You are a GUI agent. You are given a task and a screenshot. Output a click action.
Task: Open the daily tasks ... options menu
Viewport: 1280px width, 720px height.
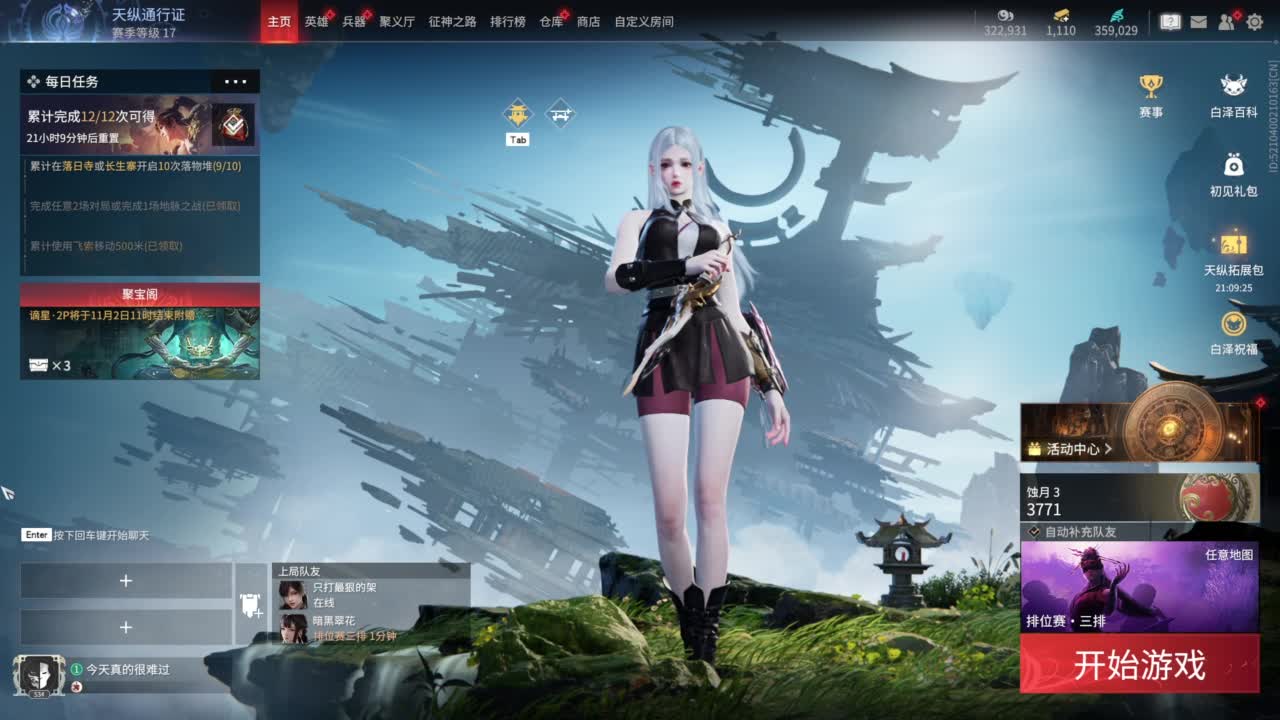click(236, 81)
